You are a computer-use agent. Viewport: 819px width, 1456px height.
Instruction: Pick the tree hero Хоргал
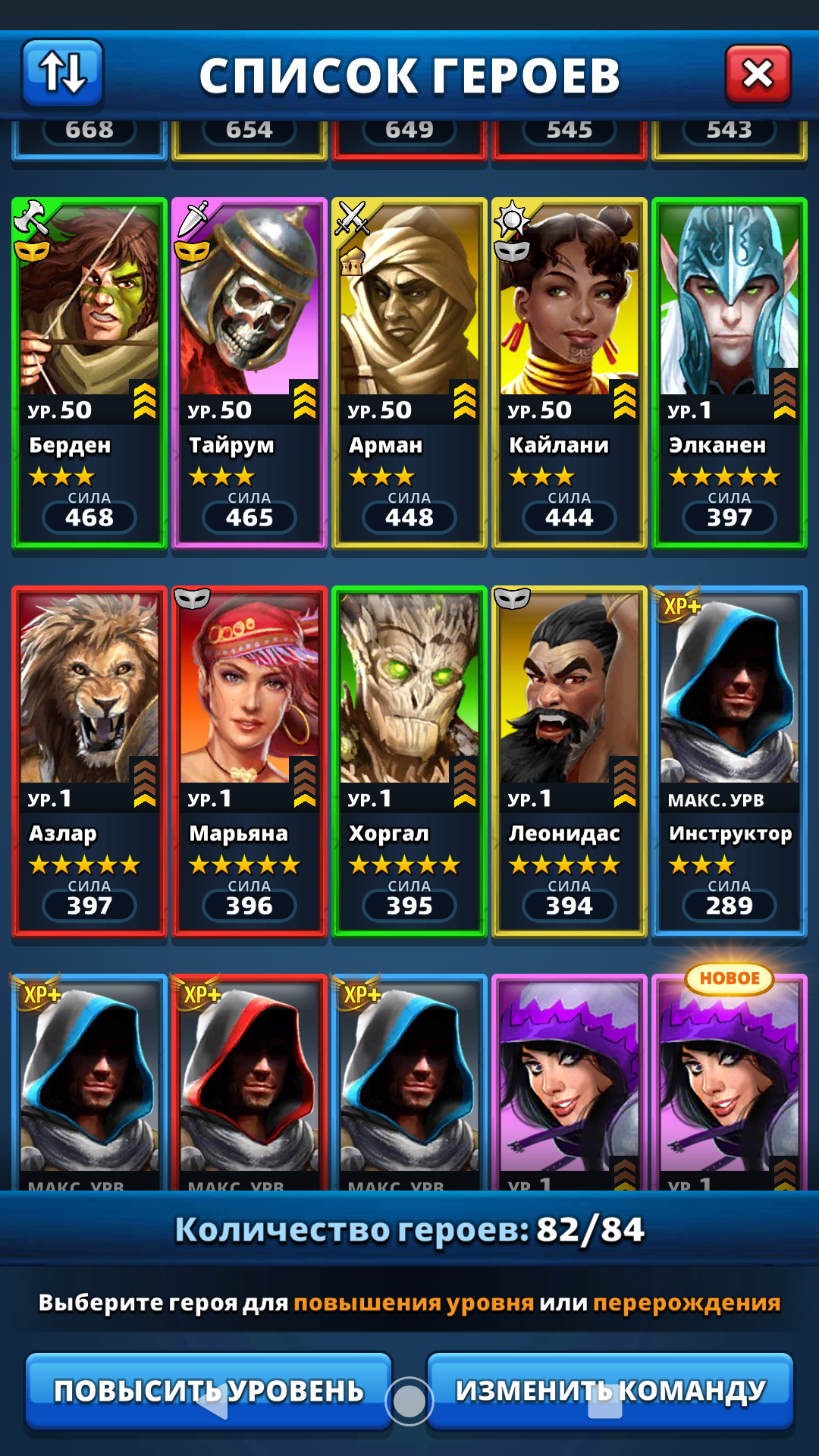(x=409, y=760)
